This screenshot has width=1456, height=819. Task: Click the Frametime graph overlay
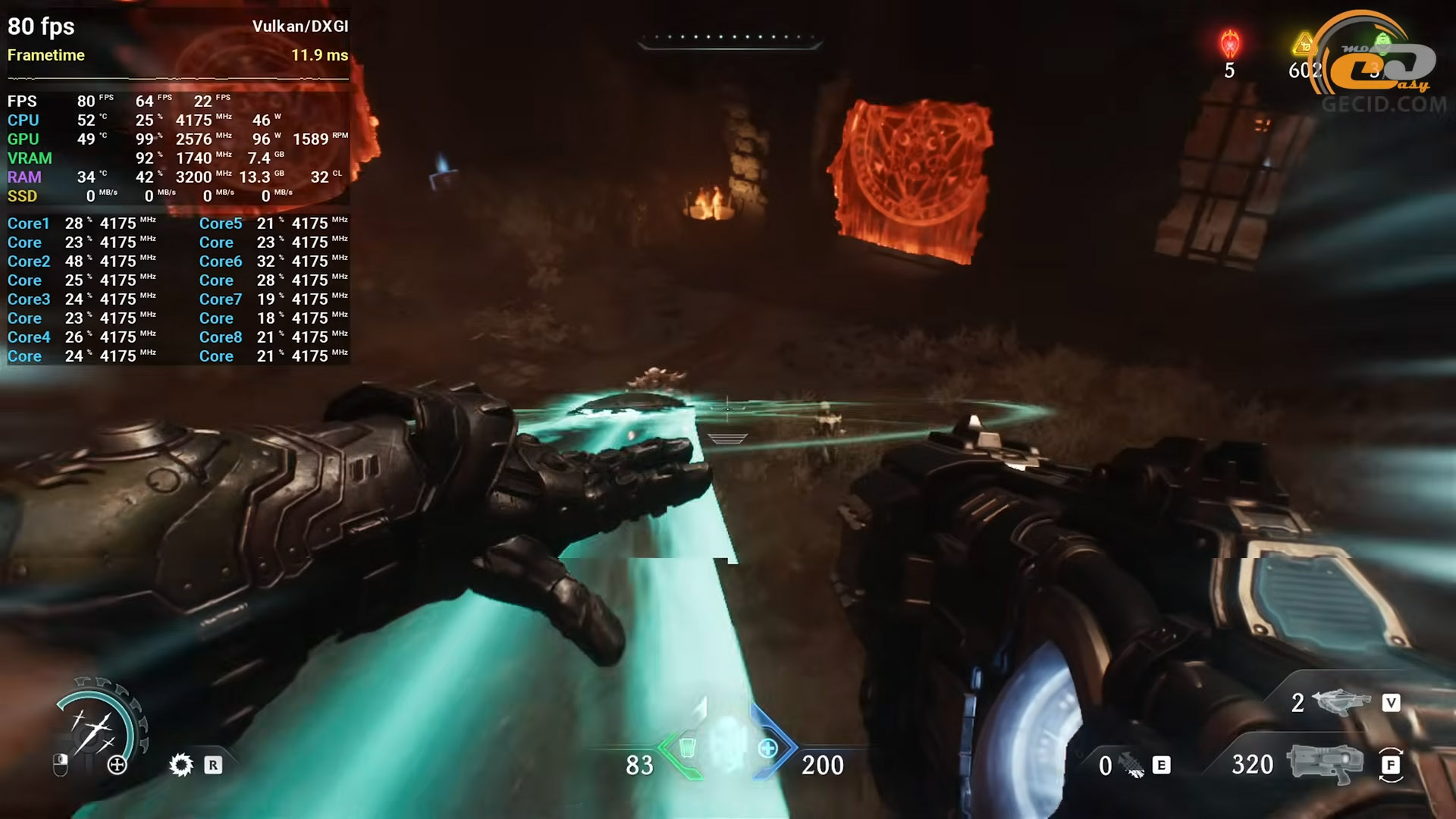pyautogui.click(x=177, y=77)
